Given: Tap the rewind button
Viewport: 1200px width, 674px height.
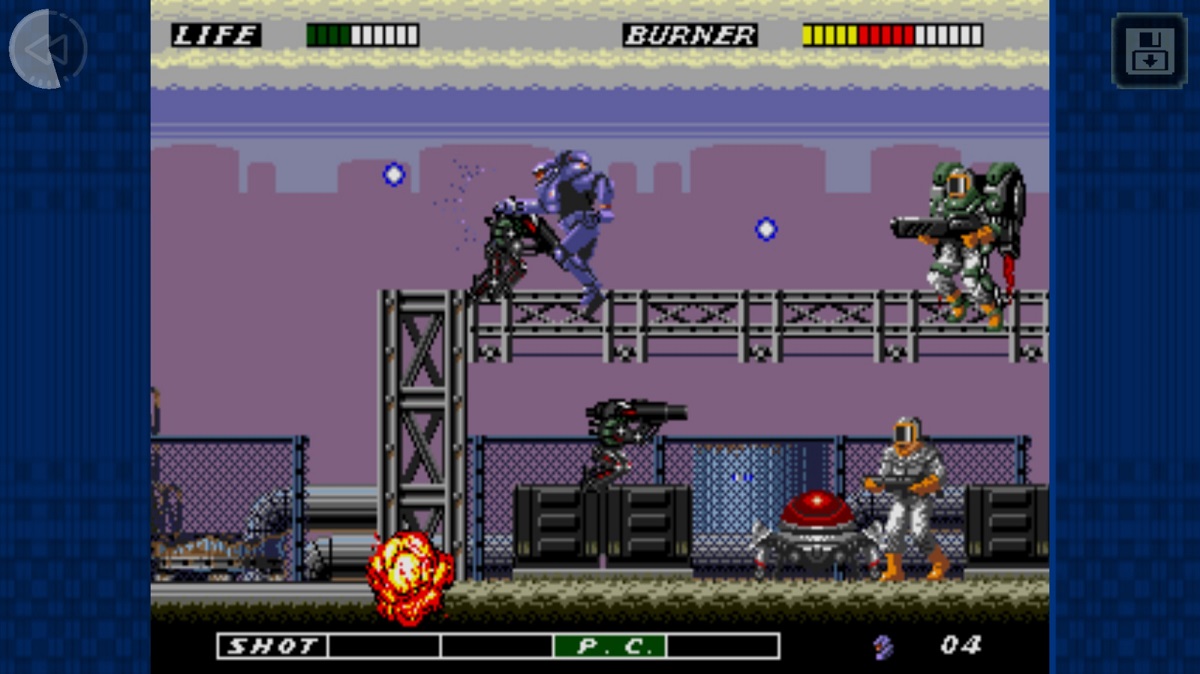Looking at the screenshot, I should point(48,49).
